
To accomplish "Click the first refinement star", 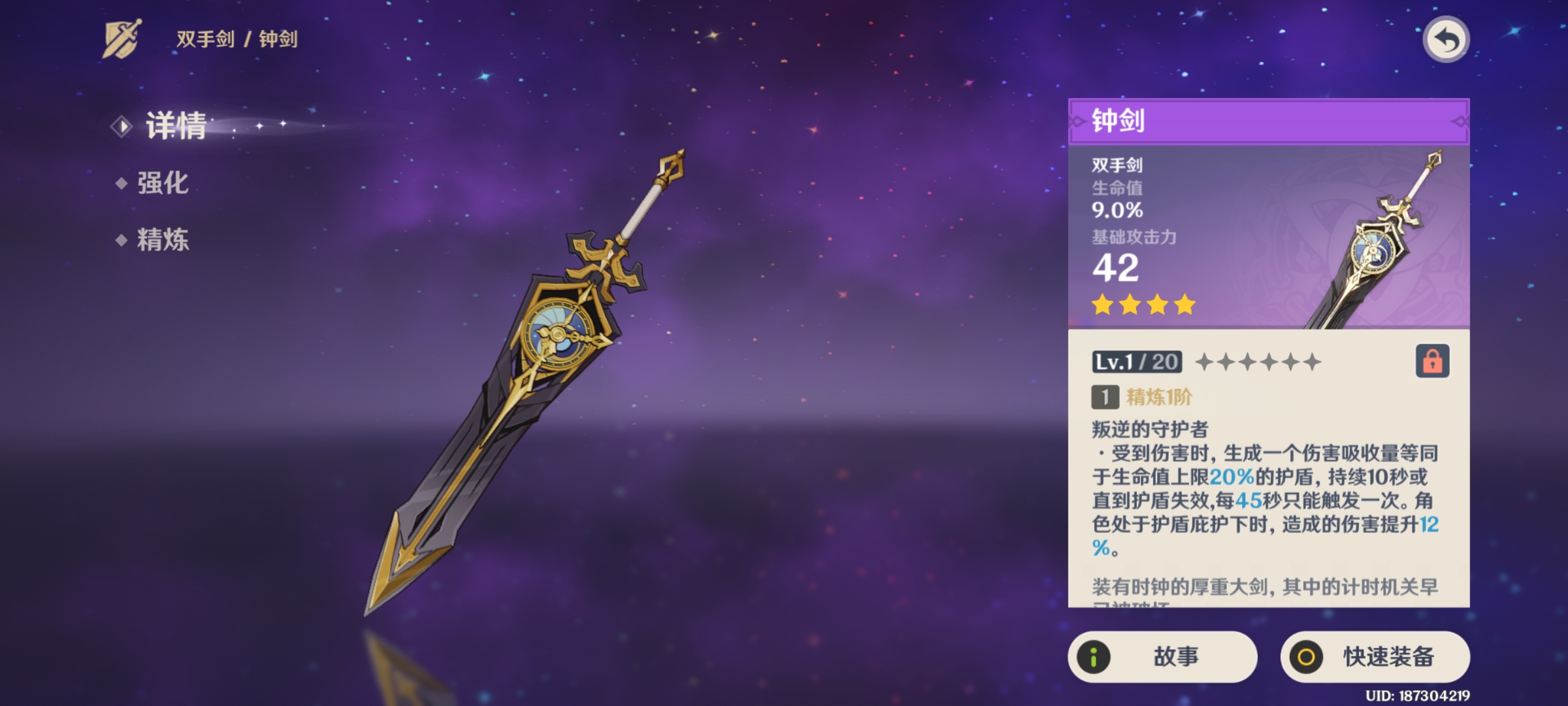I will click(x=1205, y=361).
